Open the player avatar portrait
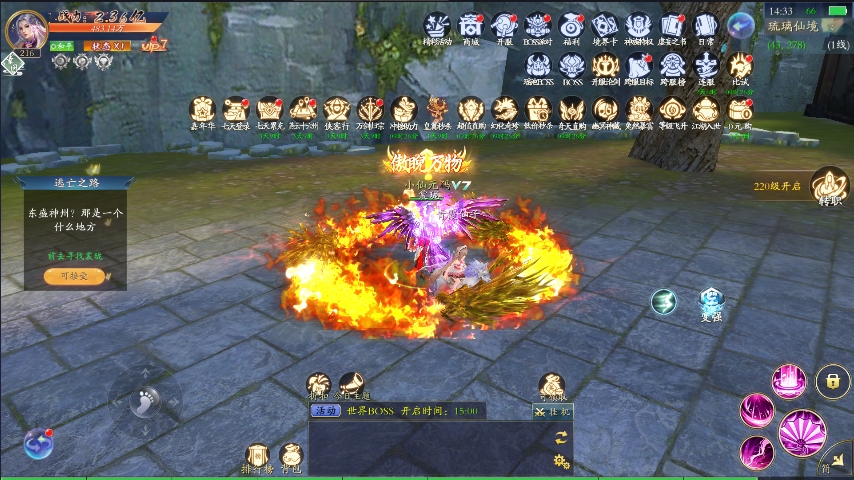The width and height of the screenshot is (854, 480). [x=26, y=30]
